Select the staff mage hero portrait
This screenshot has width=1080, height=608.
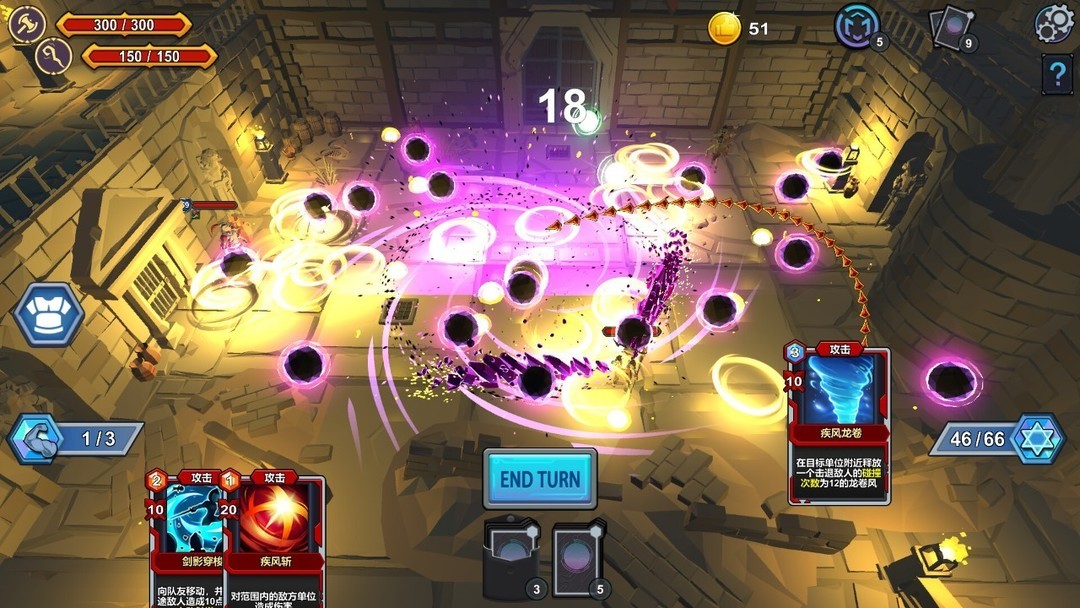[x=52, y=56]
